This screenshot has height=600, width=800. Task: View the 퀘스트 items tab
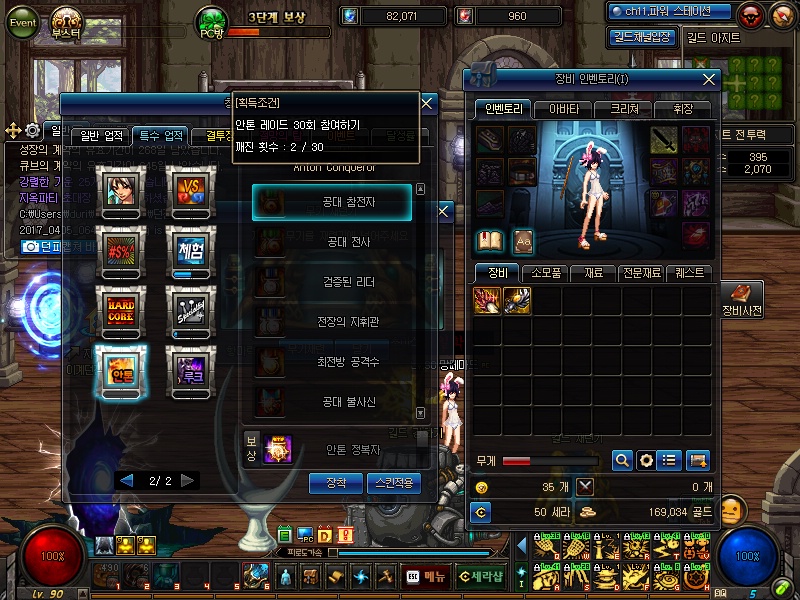point(690,272)
